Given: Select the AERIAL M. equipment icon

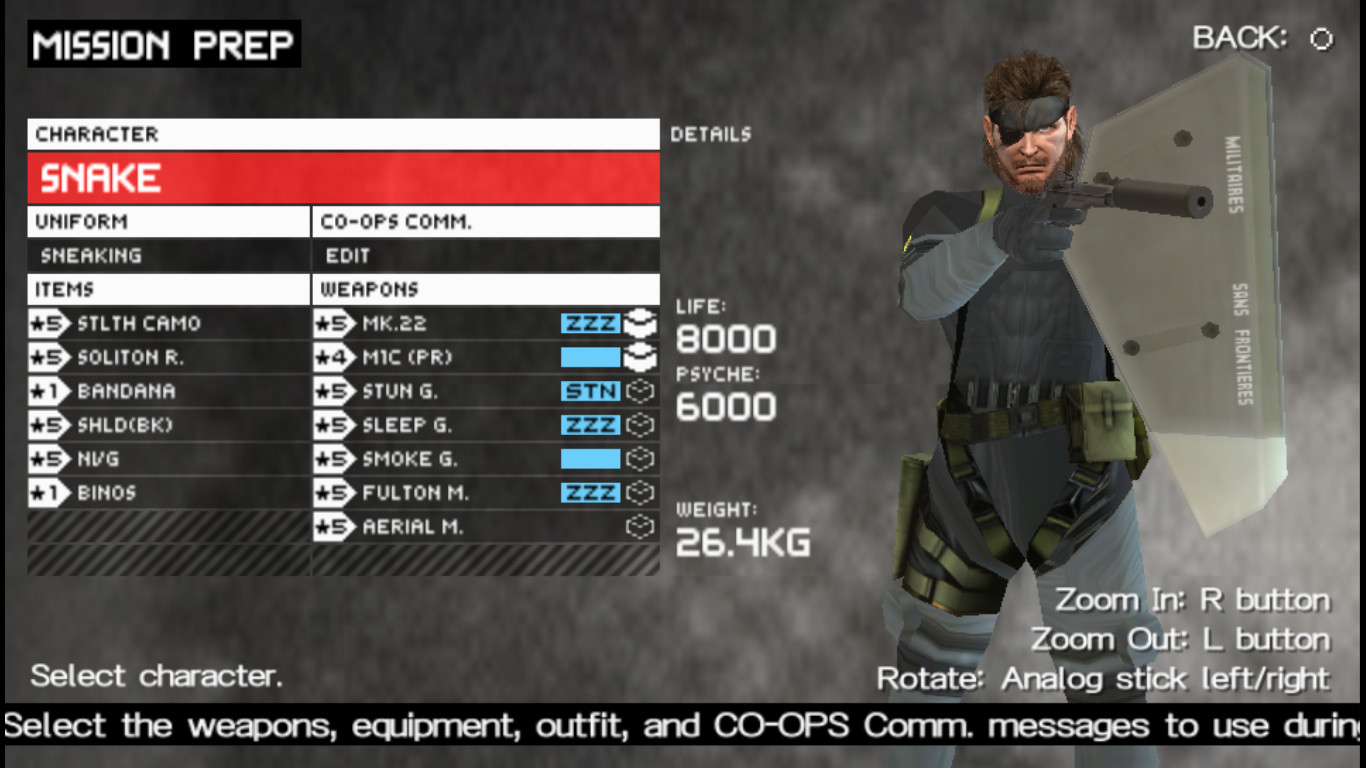Looking at the screenshot, I should pos(641,527).
